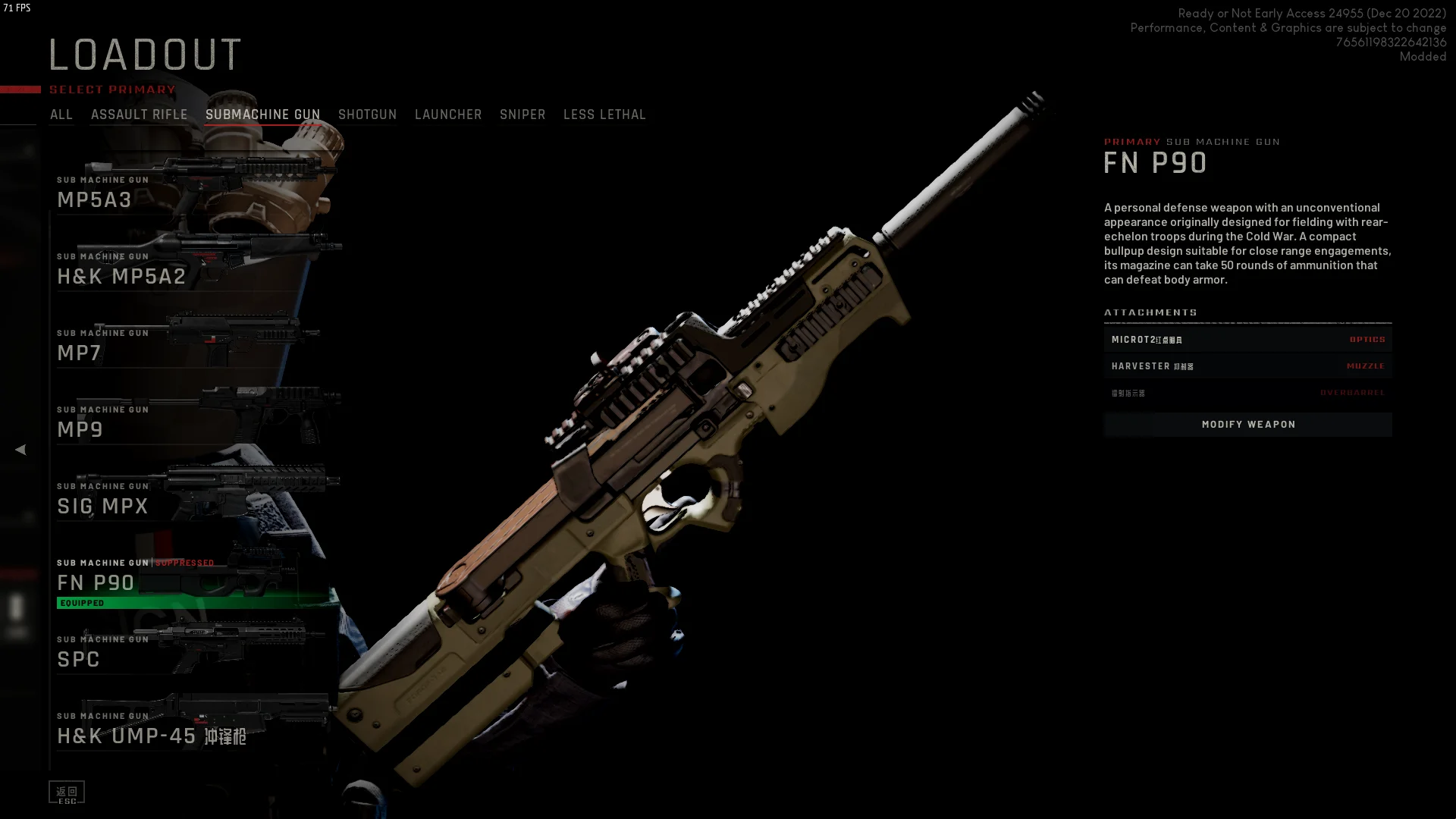
Task: Choose the SIG MPX entry
Action: 190,497
